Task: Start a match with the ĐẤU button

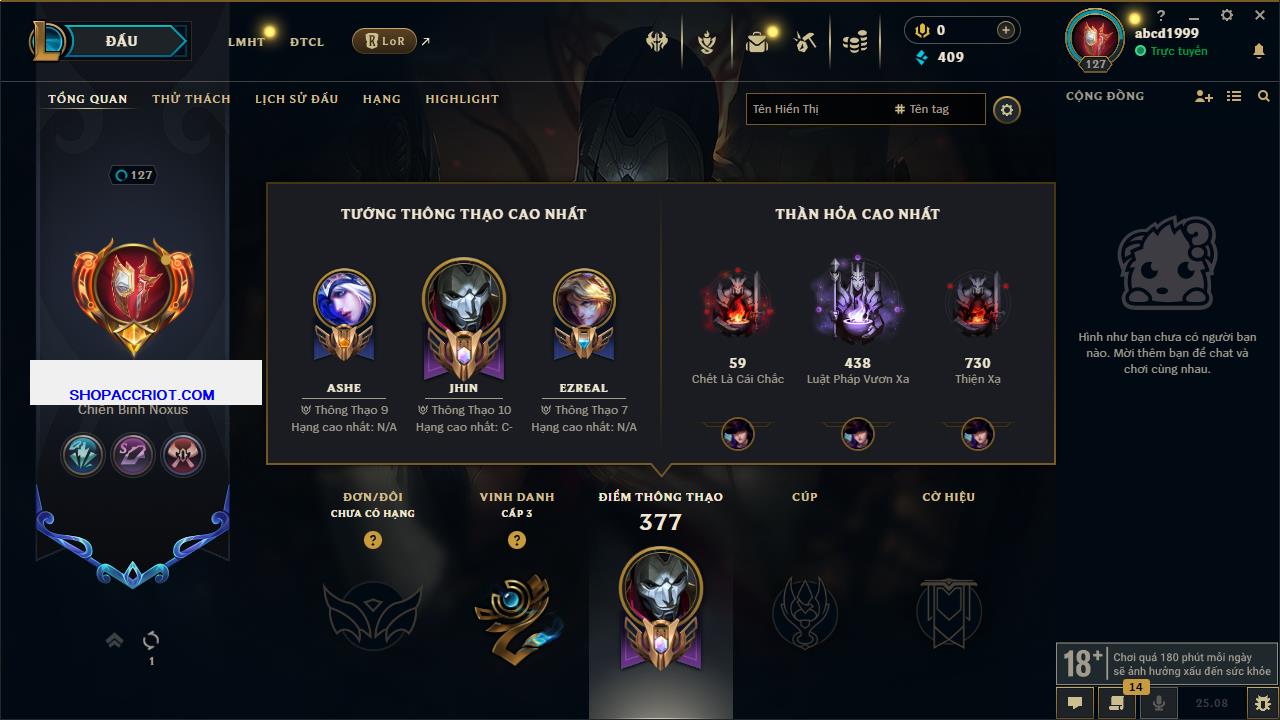Action: (x=121, y=41)
